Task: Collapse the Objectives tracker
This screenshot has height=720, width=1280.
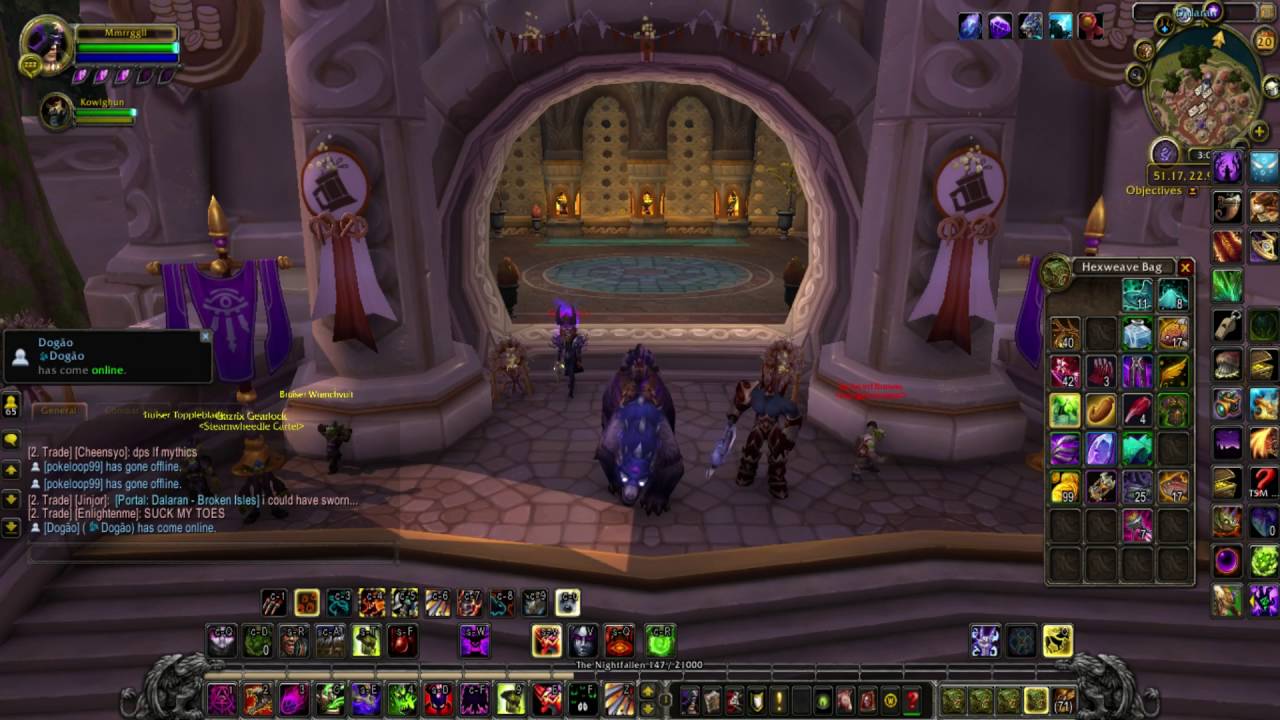Action: pyautogui.click(x=1192, y=189)
